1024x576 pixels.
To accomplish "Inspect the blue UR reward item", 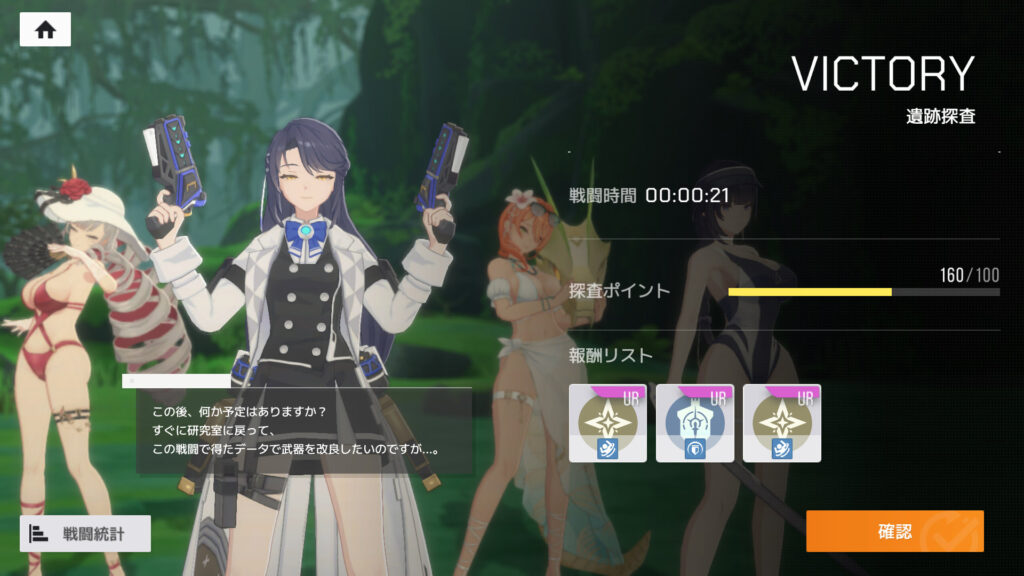I will click(695, 423).
